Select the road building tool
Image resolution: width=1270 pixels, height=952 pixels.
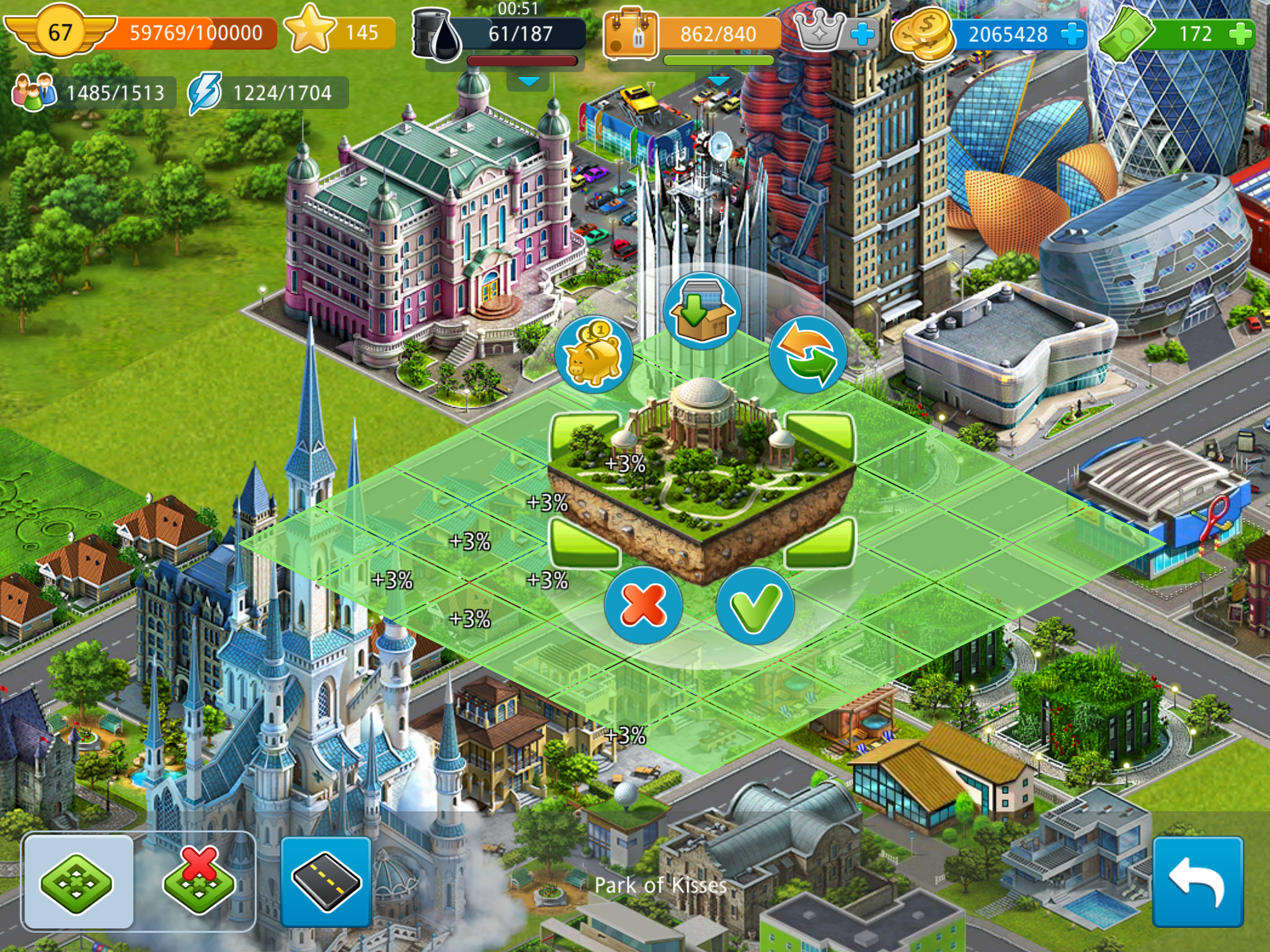click(x=326, y=881)
